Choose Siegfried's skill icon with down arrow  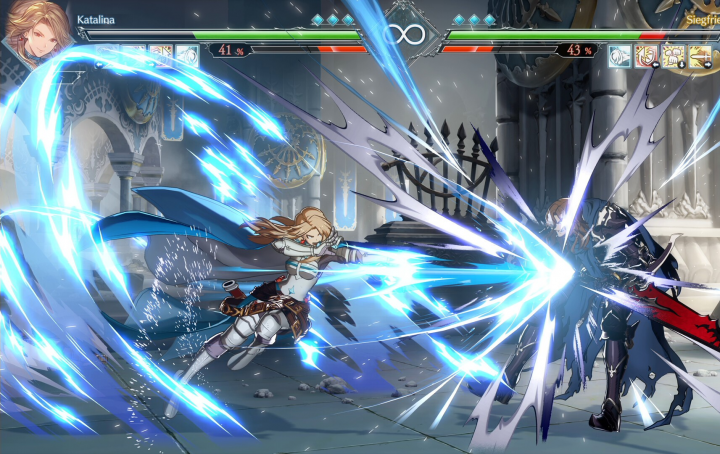(673, 55)
